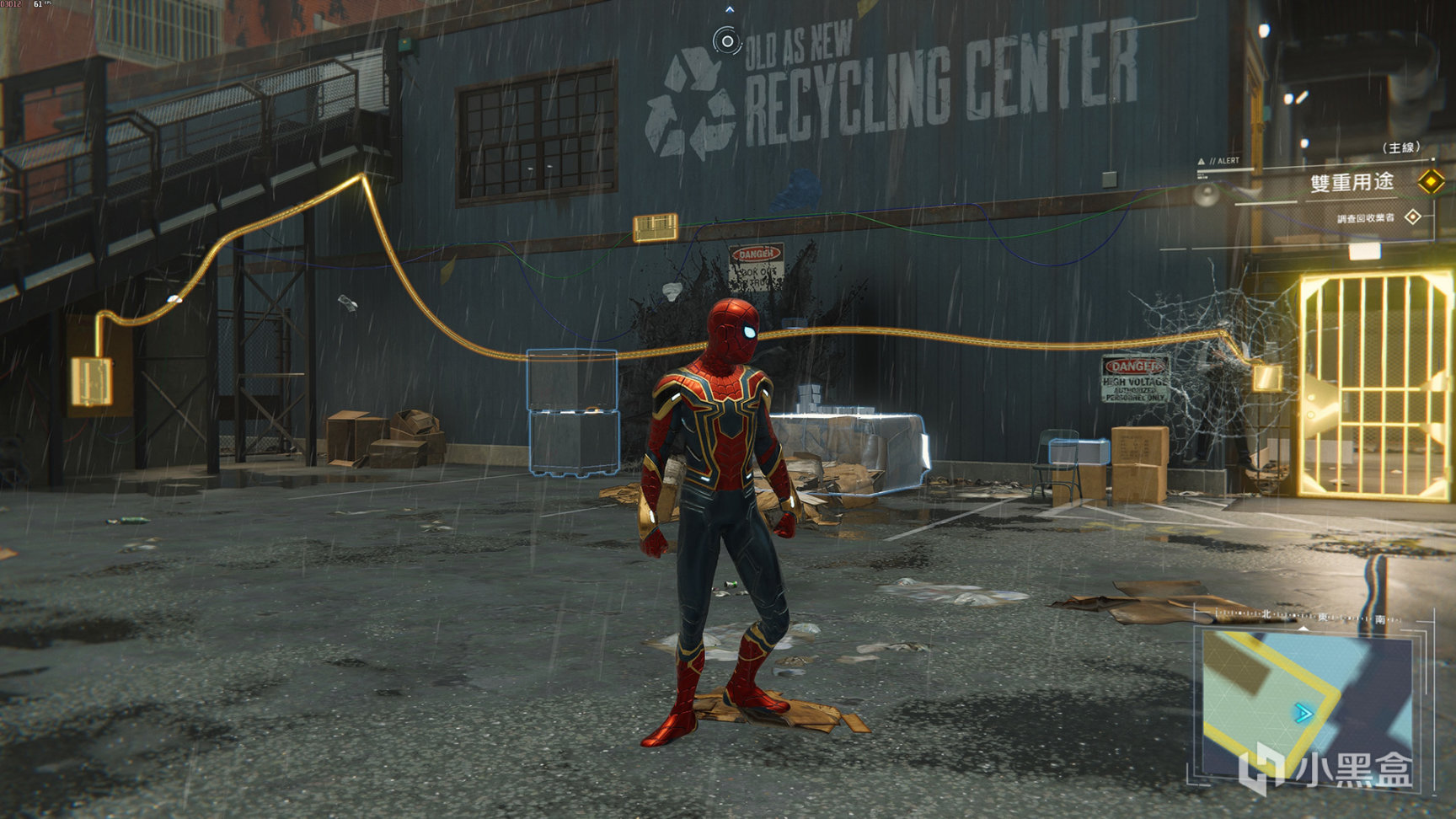Select the 調查回收業者 objective line
The width and height of the screenshot is (1456, 819).
(x=1365, y=218)
